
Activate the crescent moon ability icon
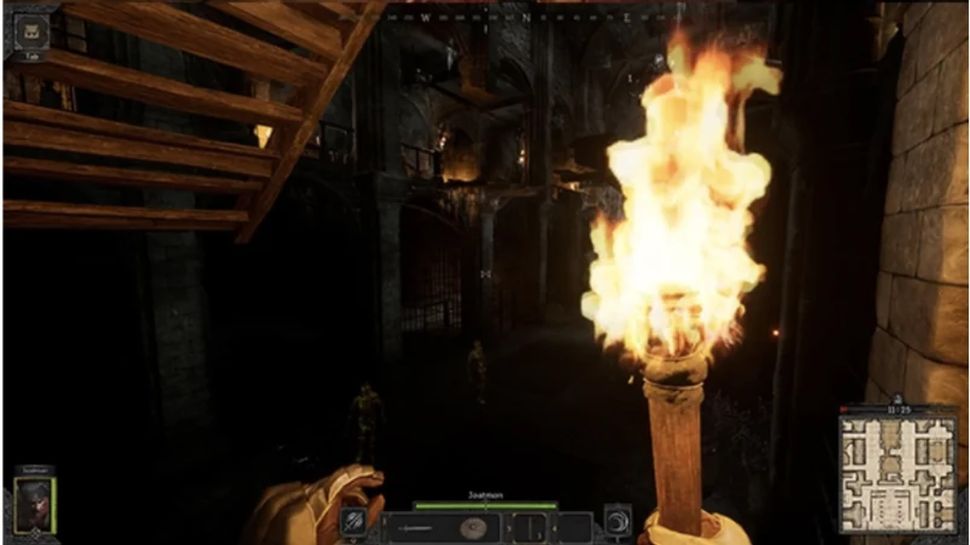(617, 521)
